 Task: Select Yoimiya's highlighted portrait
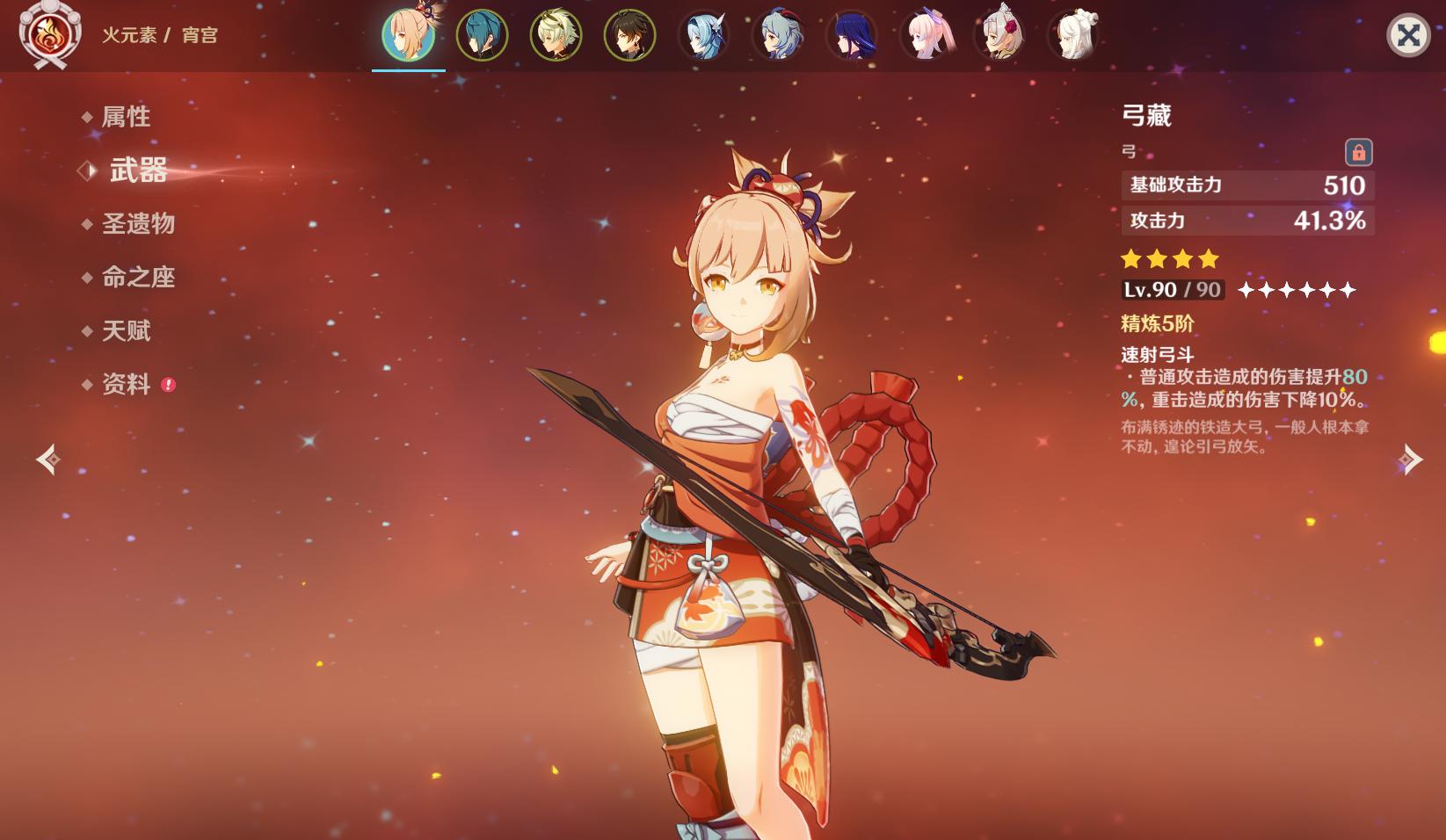coord(408,36)
